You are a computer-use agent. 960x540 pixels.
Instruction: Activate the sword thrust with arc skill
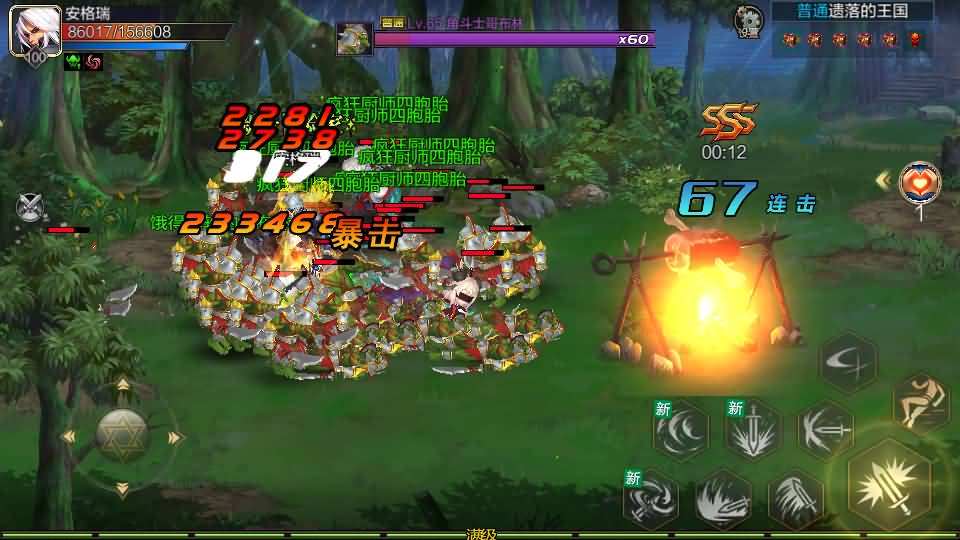[x=825, y=430]
